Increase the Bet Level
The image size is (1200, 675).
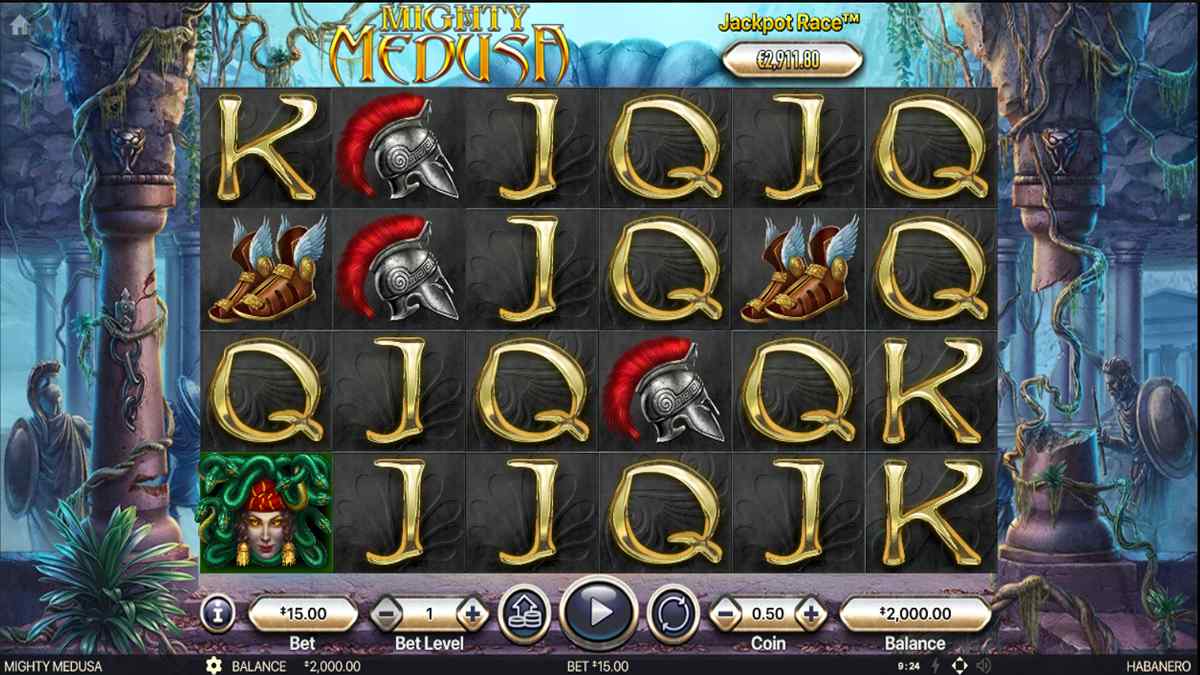coord(473,613)
